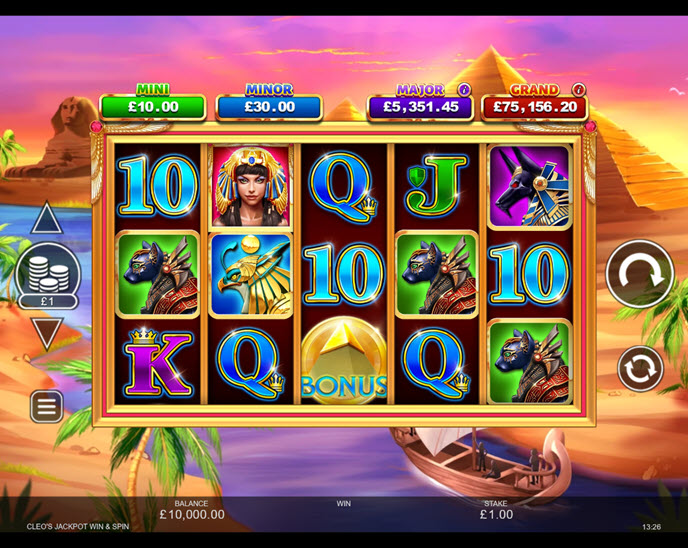Viewport: 688px width, 548px height.
Task: Show info for the Grand jackpot
Action: click(x=579, y=89)
